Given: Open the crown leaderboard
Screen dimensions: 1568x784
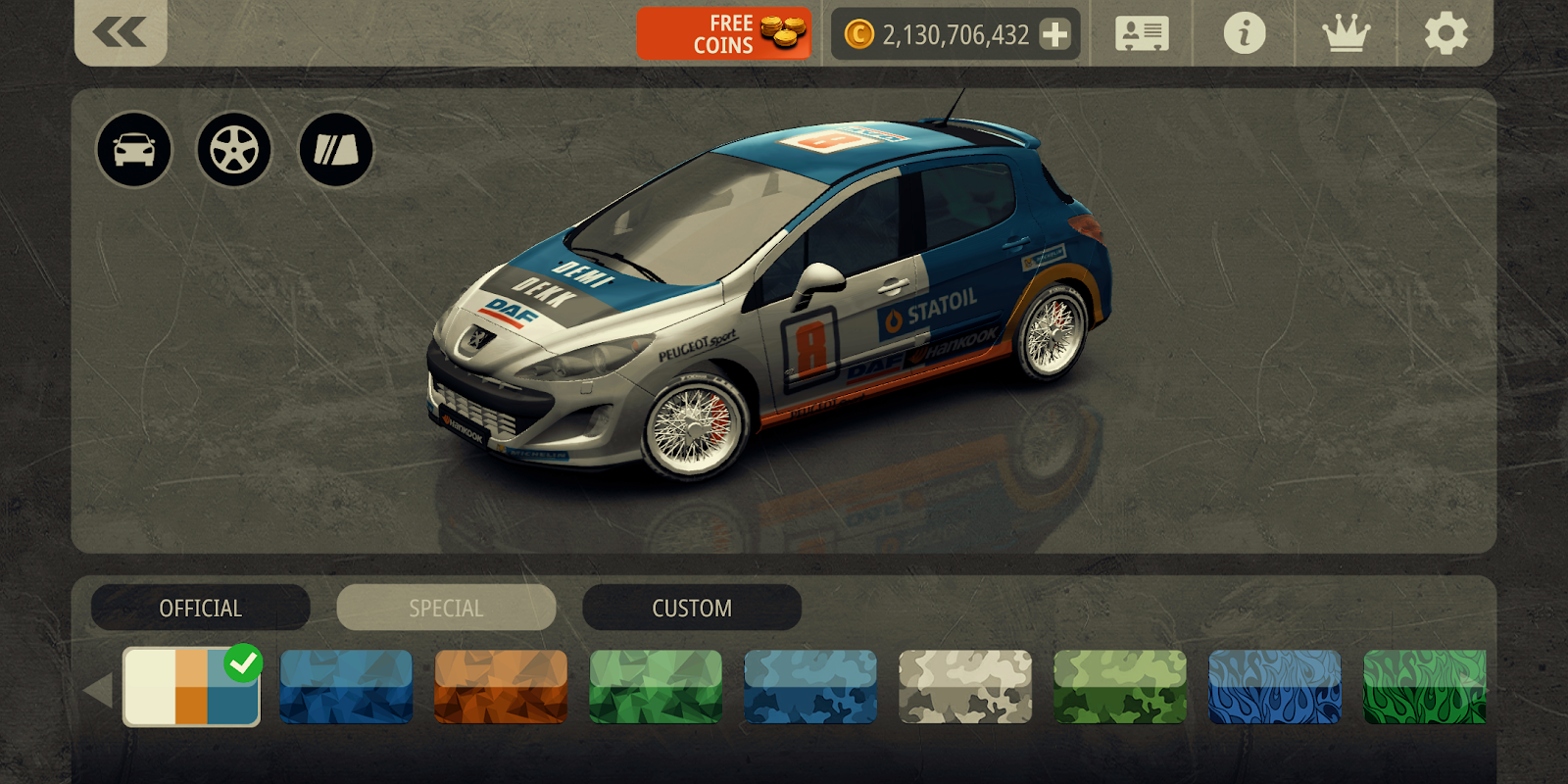Looking at the screenshot, I should click(x=1346, y=34).
